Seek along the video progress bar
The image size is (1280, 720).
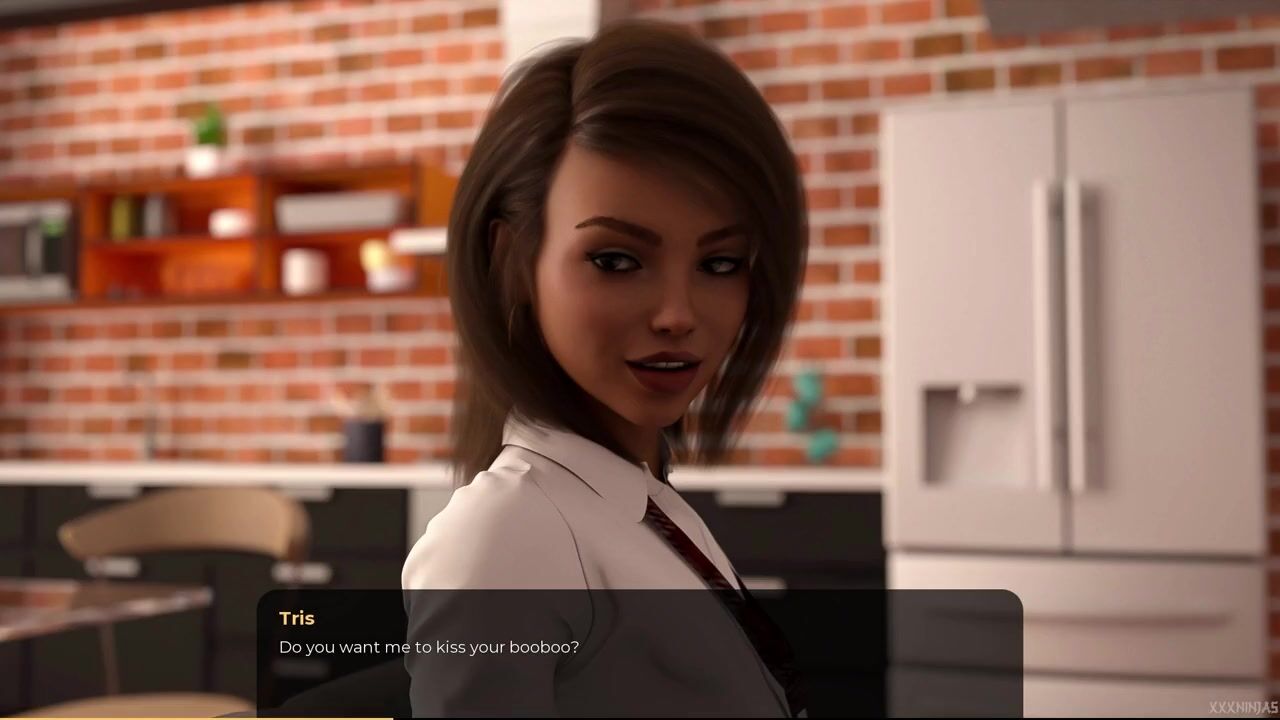[x=640, y=717]
